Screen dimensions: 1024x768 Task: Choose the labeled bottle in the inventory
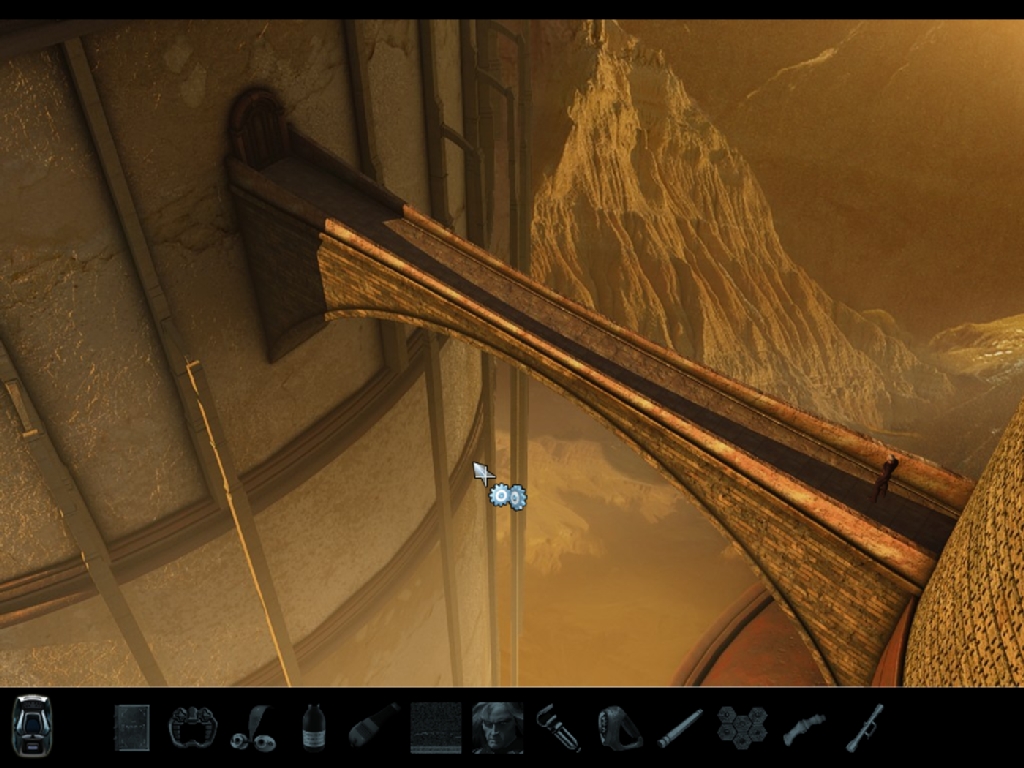click(313, 727)
